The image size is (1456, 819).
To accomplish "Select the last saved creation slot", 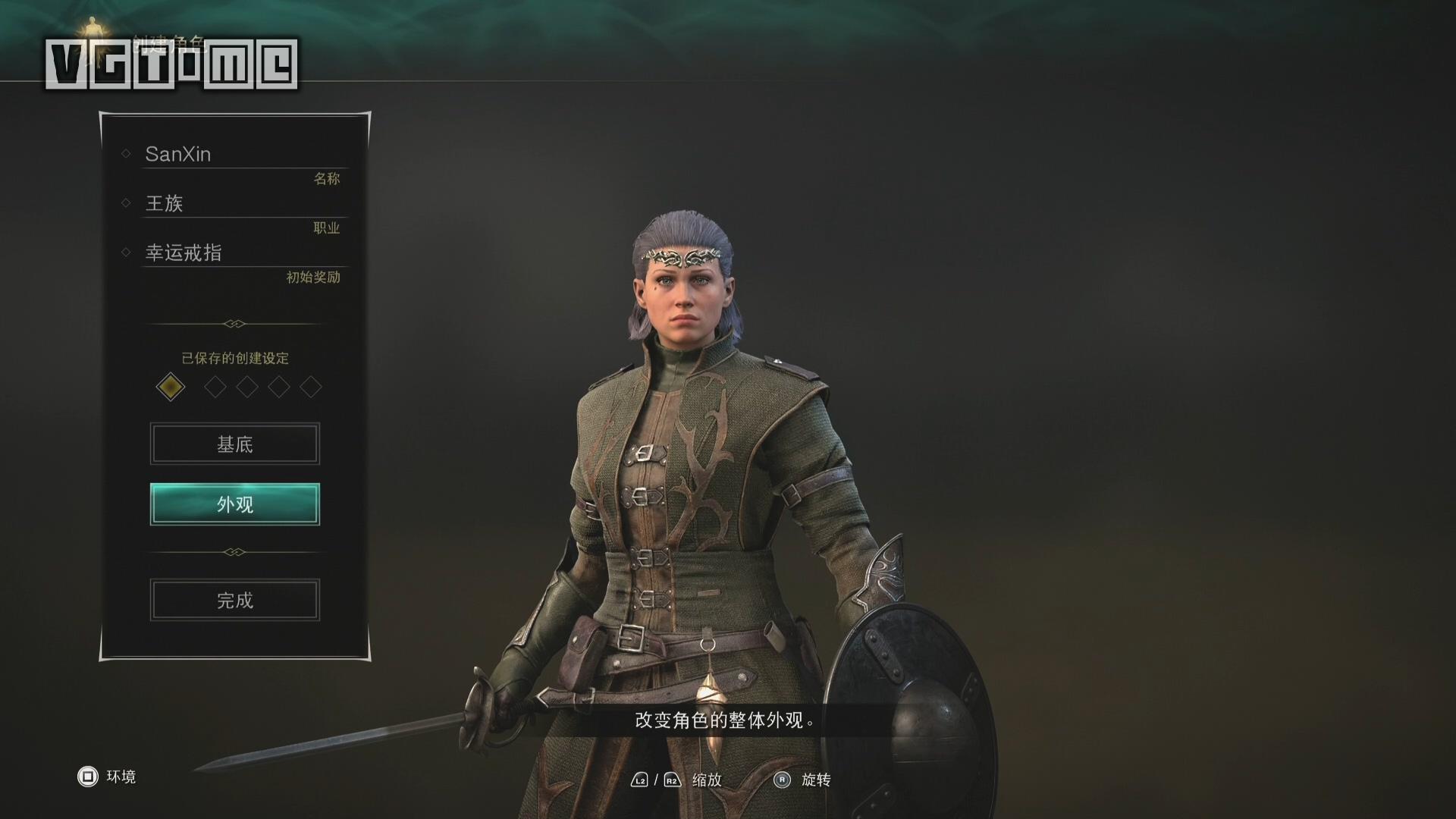I will pyautogui.click(x=309, y=387).
